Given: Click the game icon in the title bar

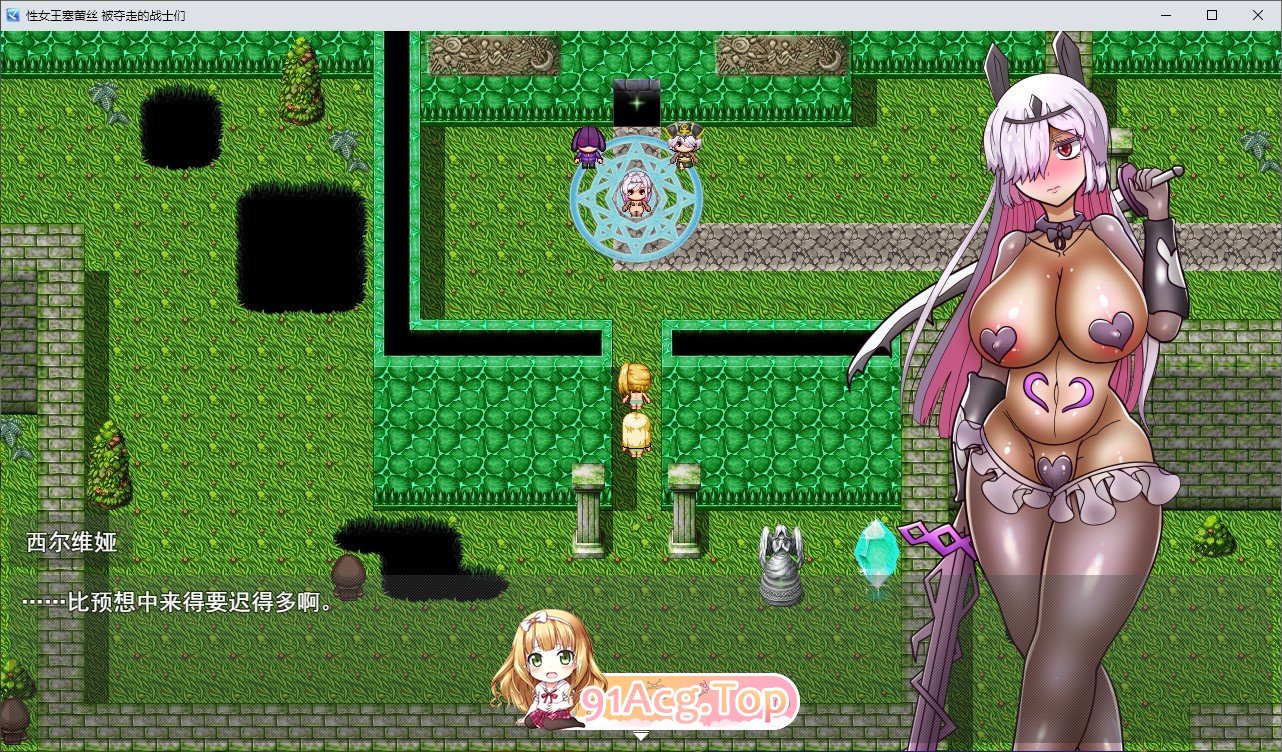Looking at the screenshot, I should point(12,15).
